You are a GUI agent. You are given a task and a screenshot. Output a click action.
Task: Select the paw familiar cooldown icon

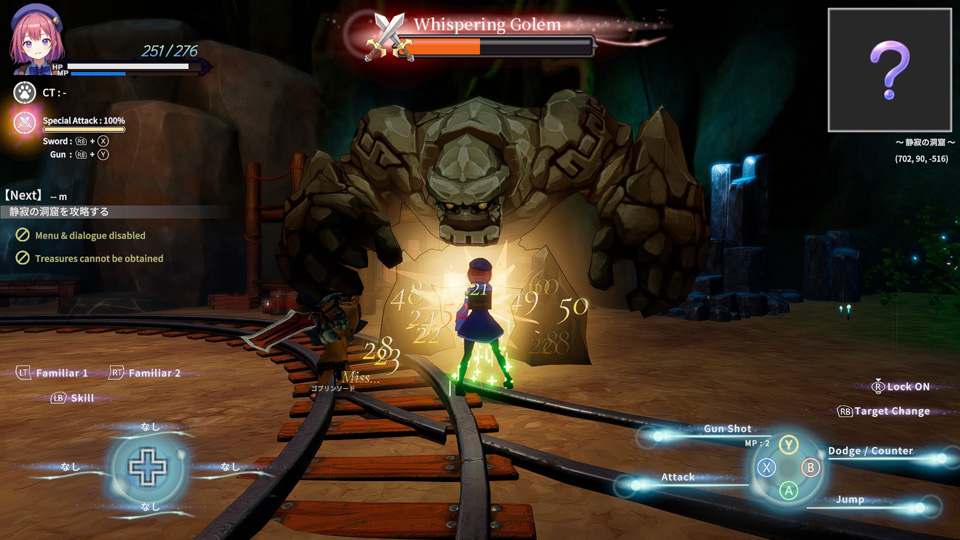pos(25,92)
